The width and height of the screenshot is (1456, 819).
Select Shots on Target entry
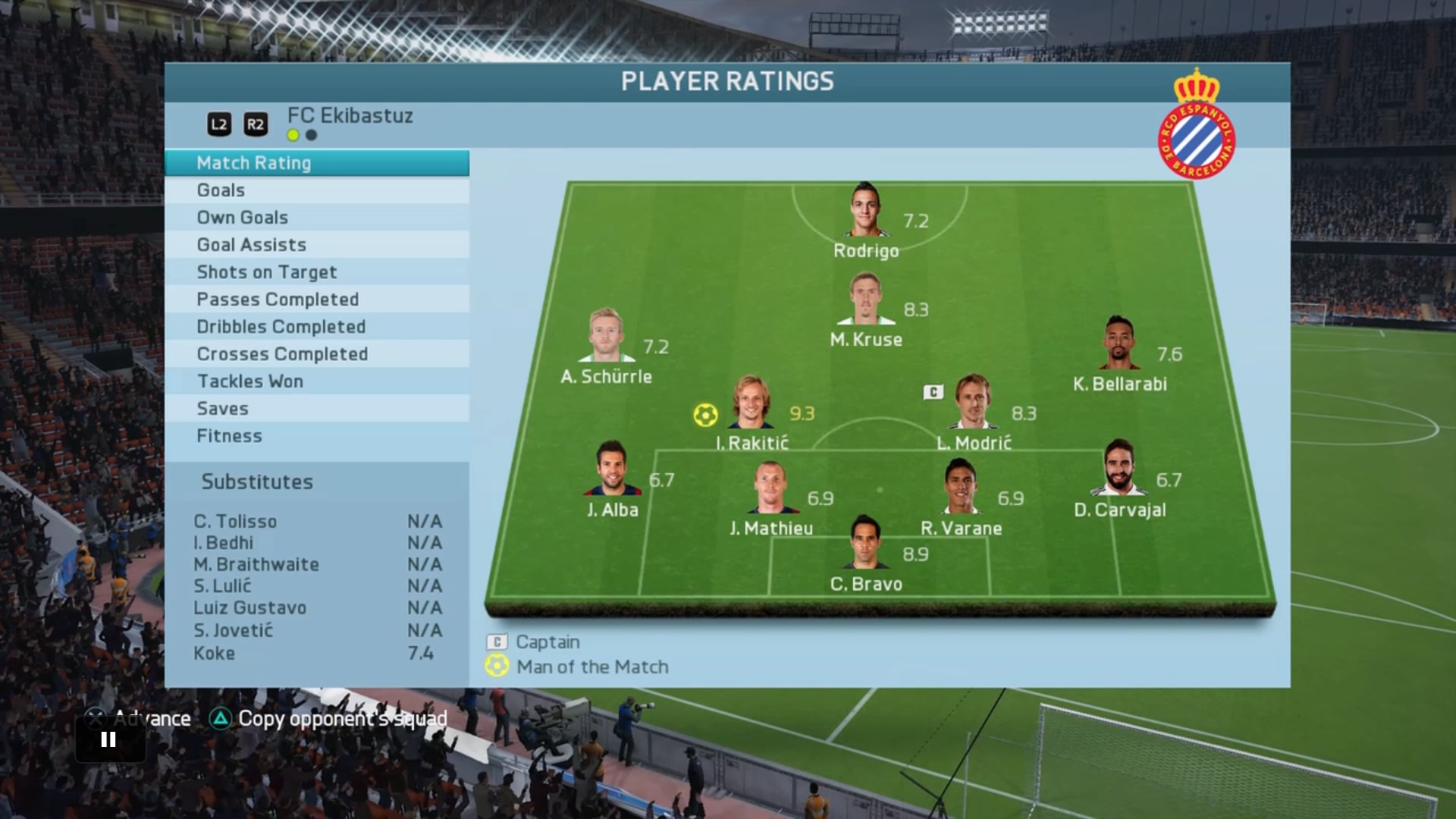point(316,272)
